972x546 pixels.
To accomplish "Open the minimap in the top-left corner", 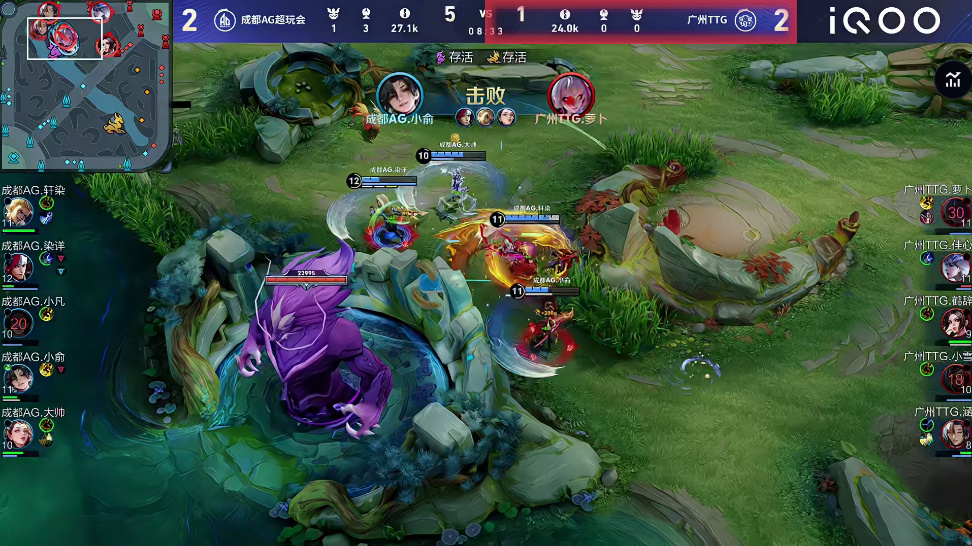I will 86,86.
